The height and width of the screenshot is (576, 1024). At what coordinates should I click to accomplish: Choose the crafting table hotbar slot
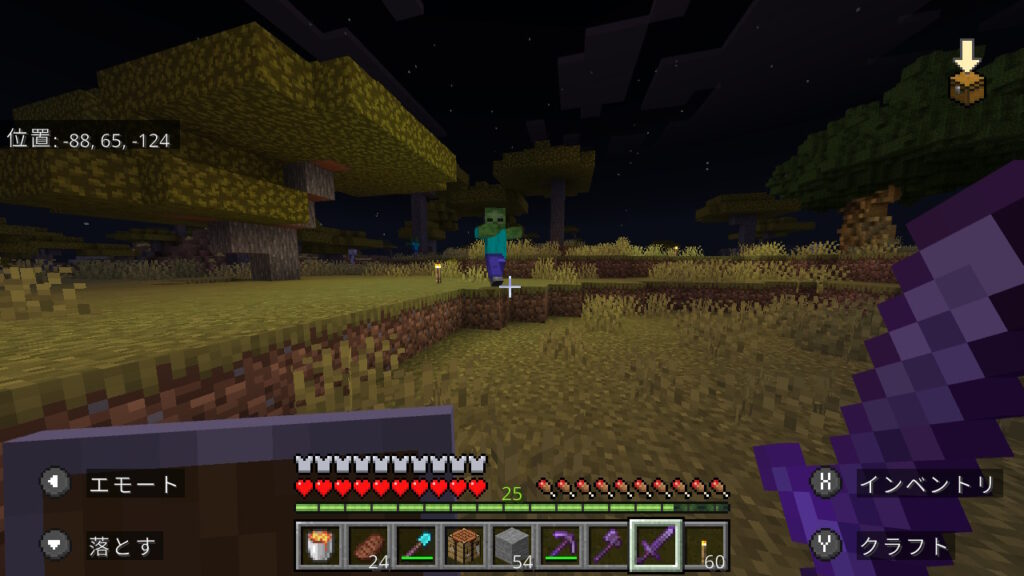point(463,545)
